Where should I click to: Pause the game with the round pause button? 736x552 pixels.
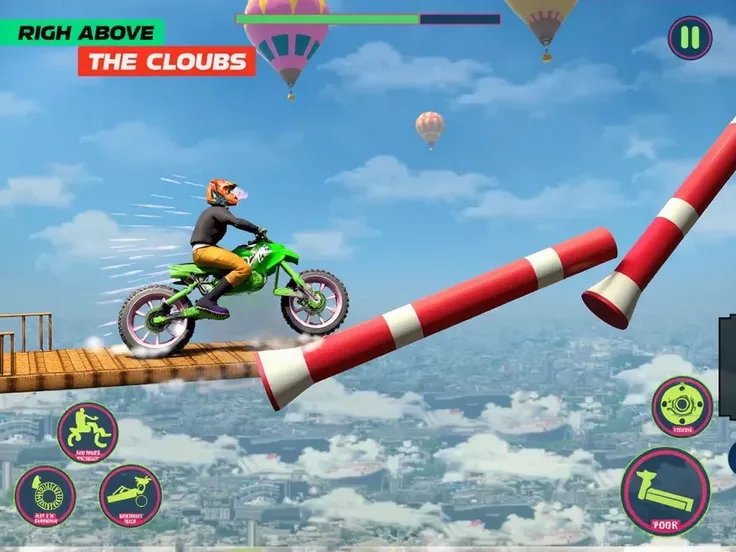click(690, 38)
